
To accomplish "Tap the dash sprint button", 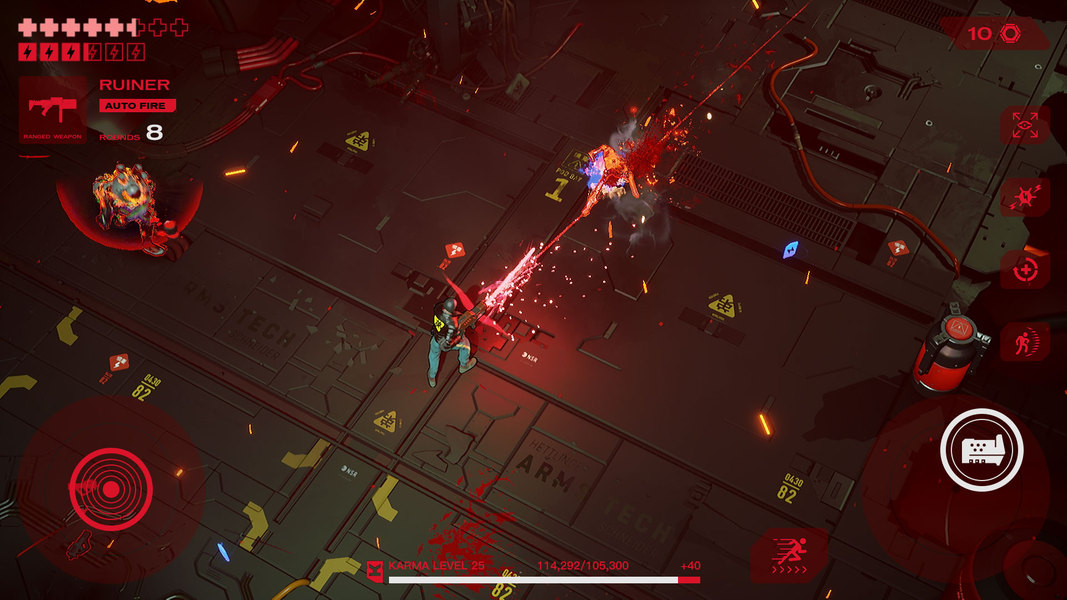I will click(789, 555).
